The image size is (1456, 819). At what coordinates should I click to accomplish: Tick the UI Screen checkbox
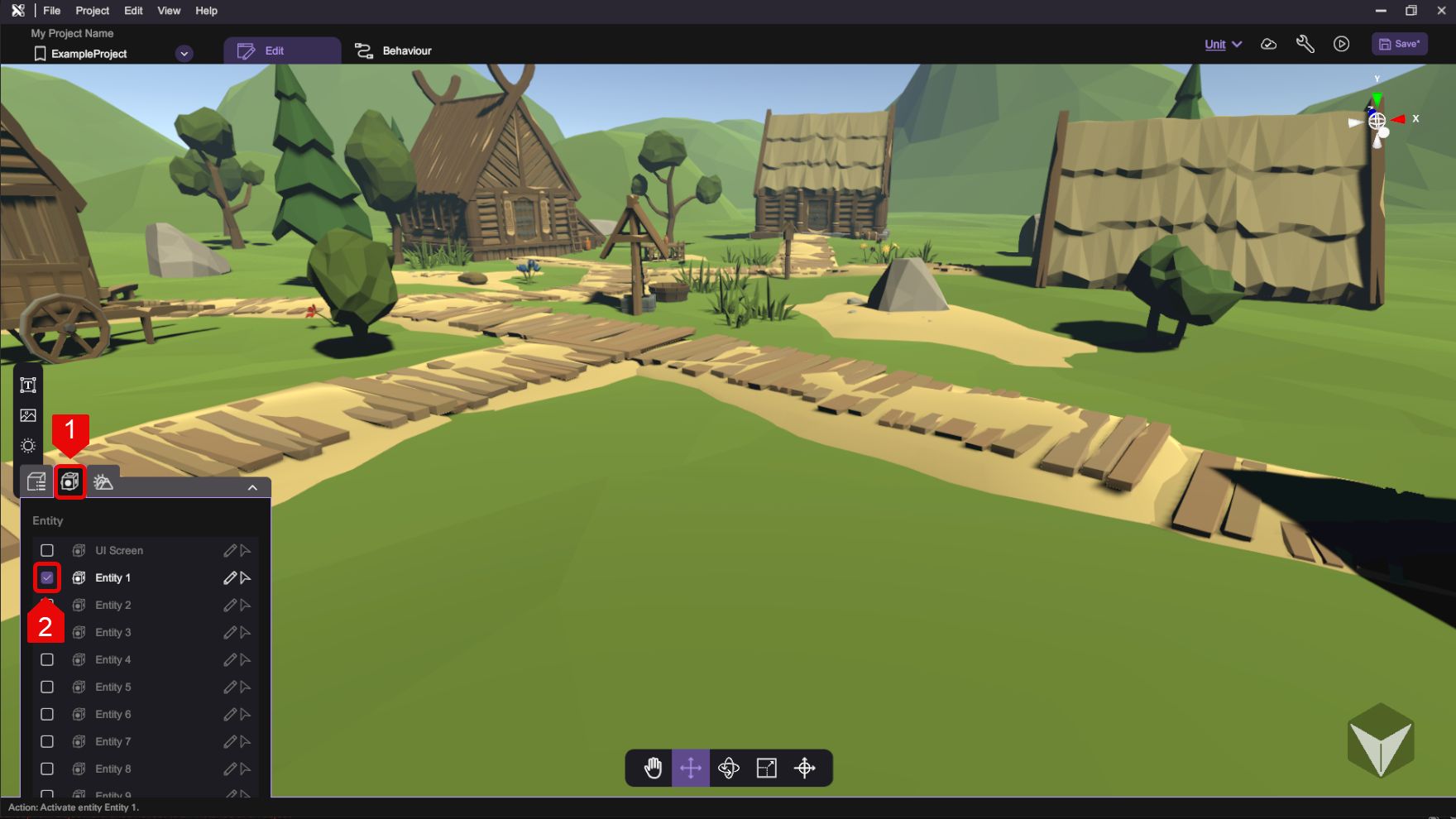pos(47,550)
